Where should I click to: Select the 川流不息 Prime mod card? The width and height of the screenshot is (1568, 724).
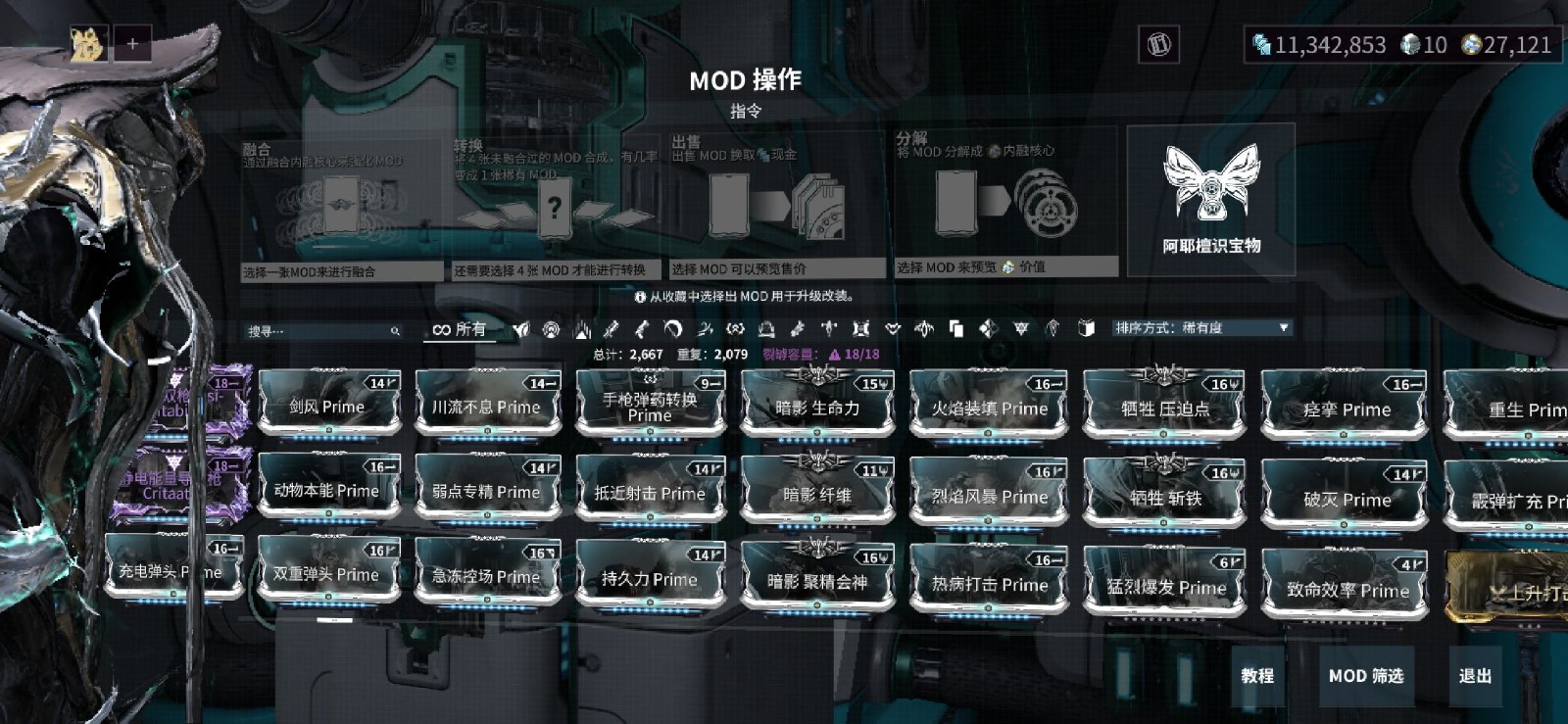(x=486, y=406)
